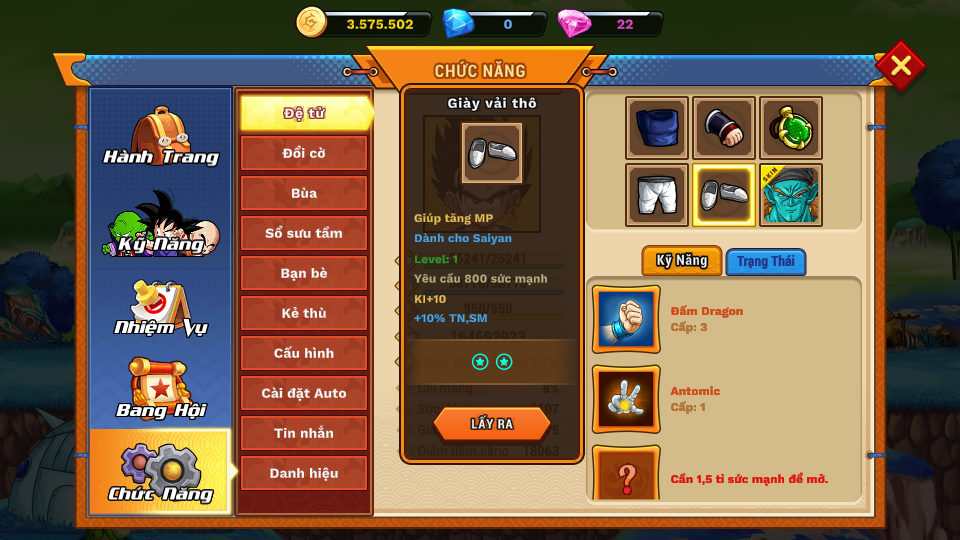Viewport: 960px width, 540px height.
Task: Open the Kỹ Năng skills menu
Action: 160,224
